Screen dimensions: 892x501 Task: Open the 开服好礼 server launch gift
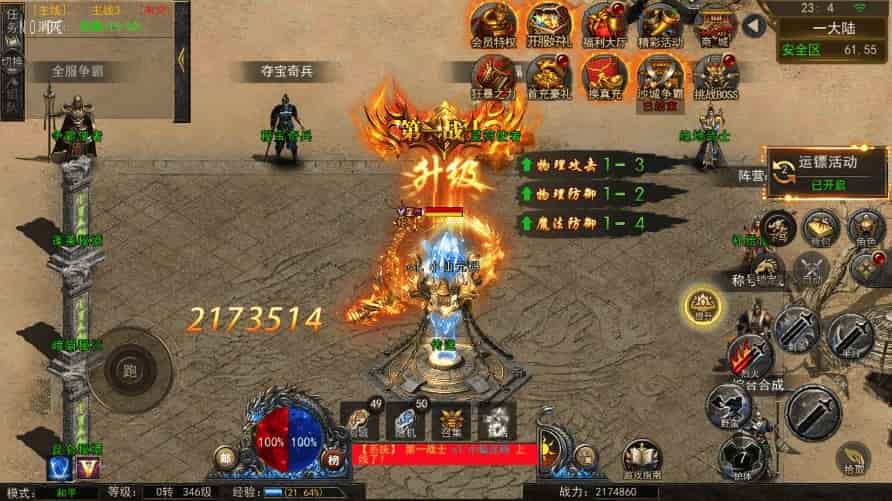point(547,24)
